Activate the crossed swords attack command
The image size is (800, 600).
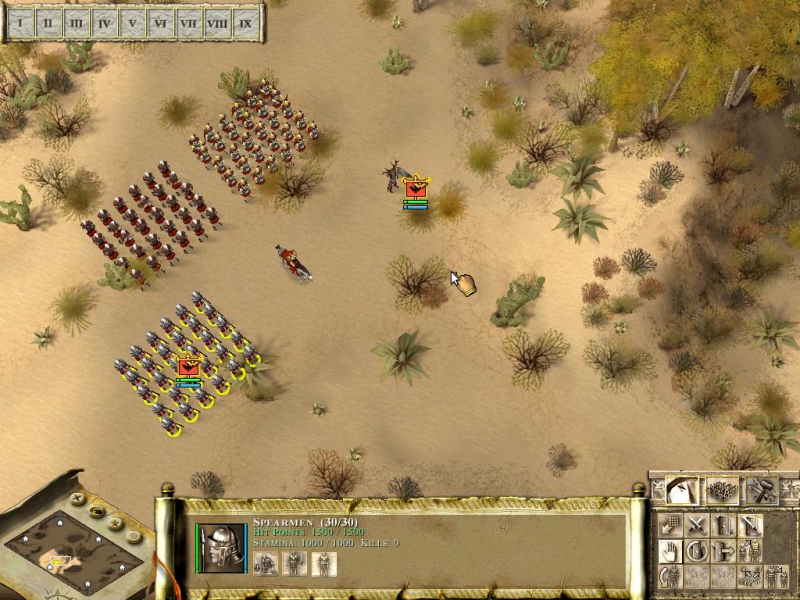click(x=697, y=525)
